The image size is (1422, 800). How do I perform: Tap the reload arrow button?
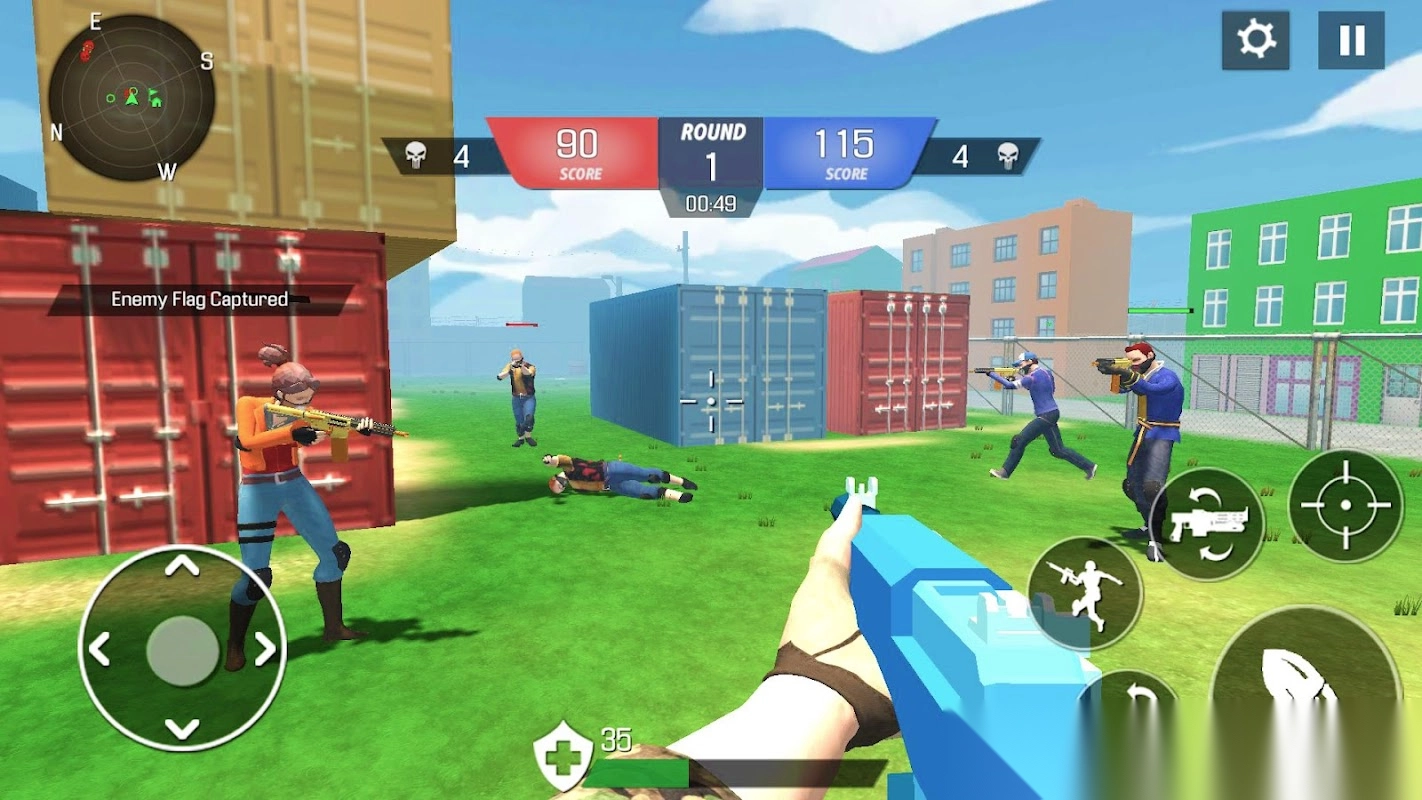pos(1130,700)
